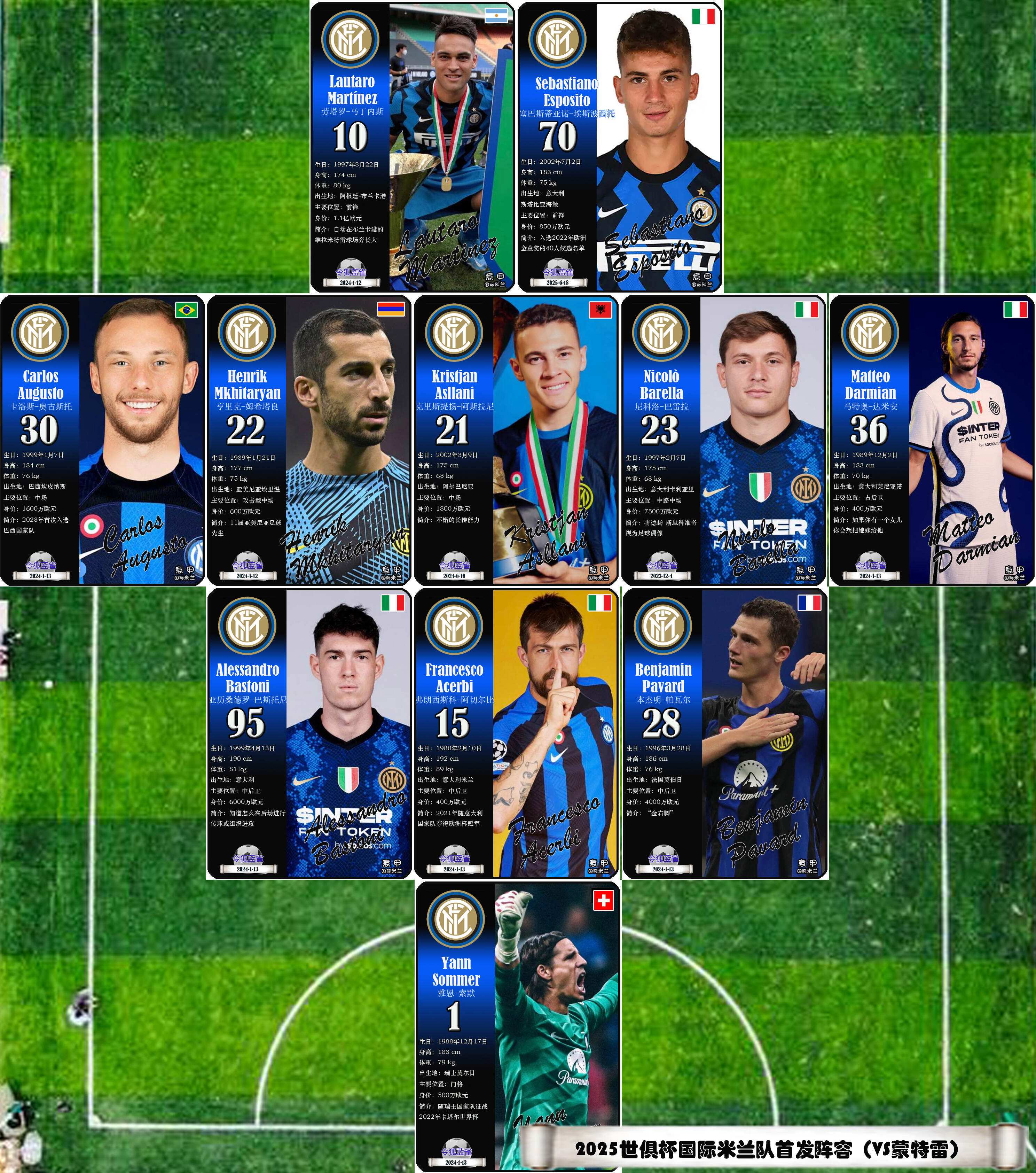Pick the Benjamin Pavard number 28 card
The height and width of the screenshot is (1173, 1036).
(724, 733)
